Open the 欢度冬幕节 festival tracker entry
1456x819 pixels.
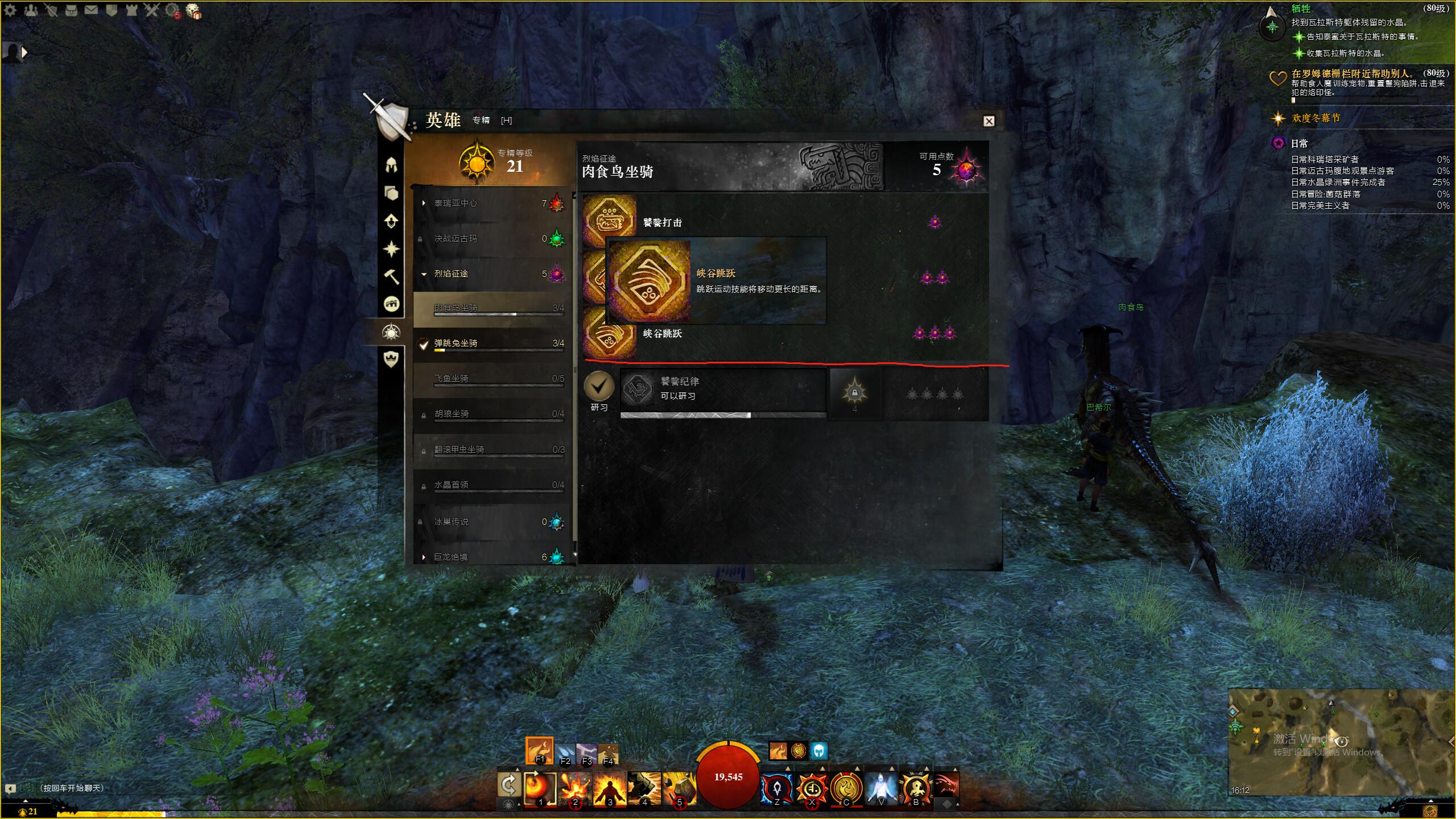coord(1316,118)
